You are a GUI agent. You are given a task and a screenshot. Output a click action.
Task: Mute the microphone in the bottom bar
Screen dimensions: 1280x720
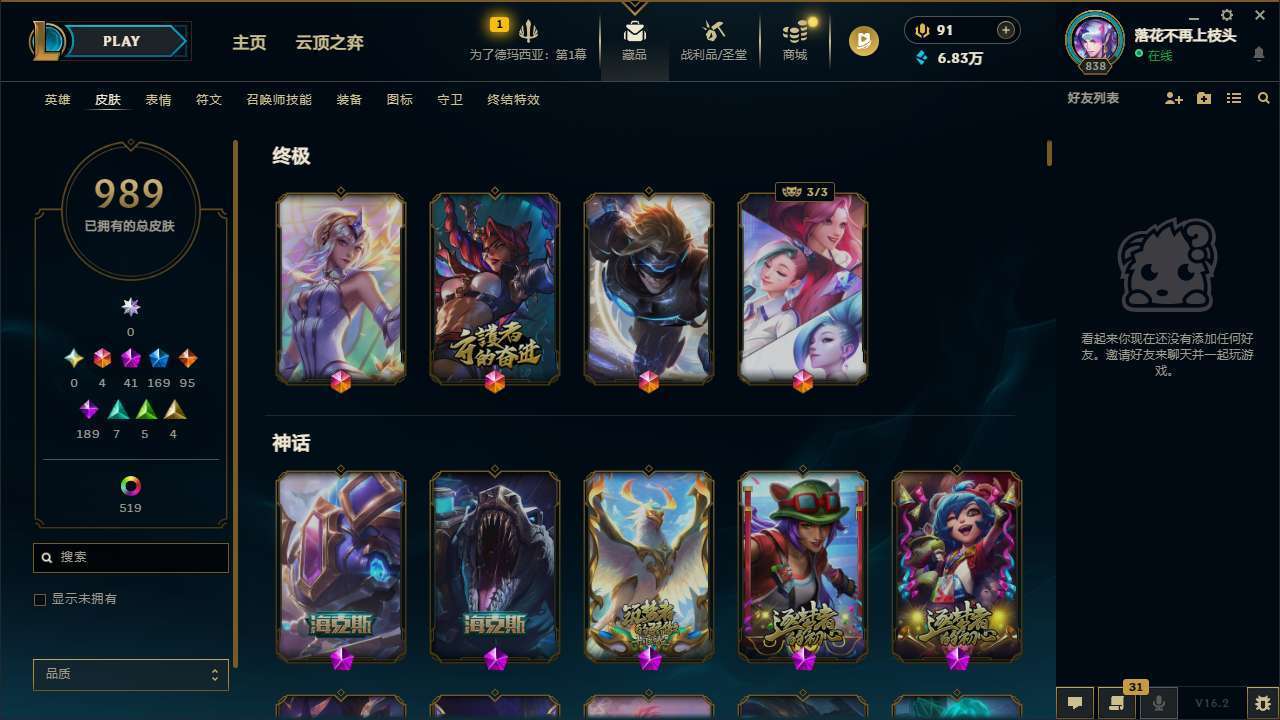(x=1159, y=701)
